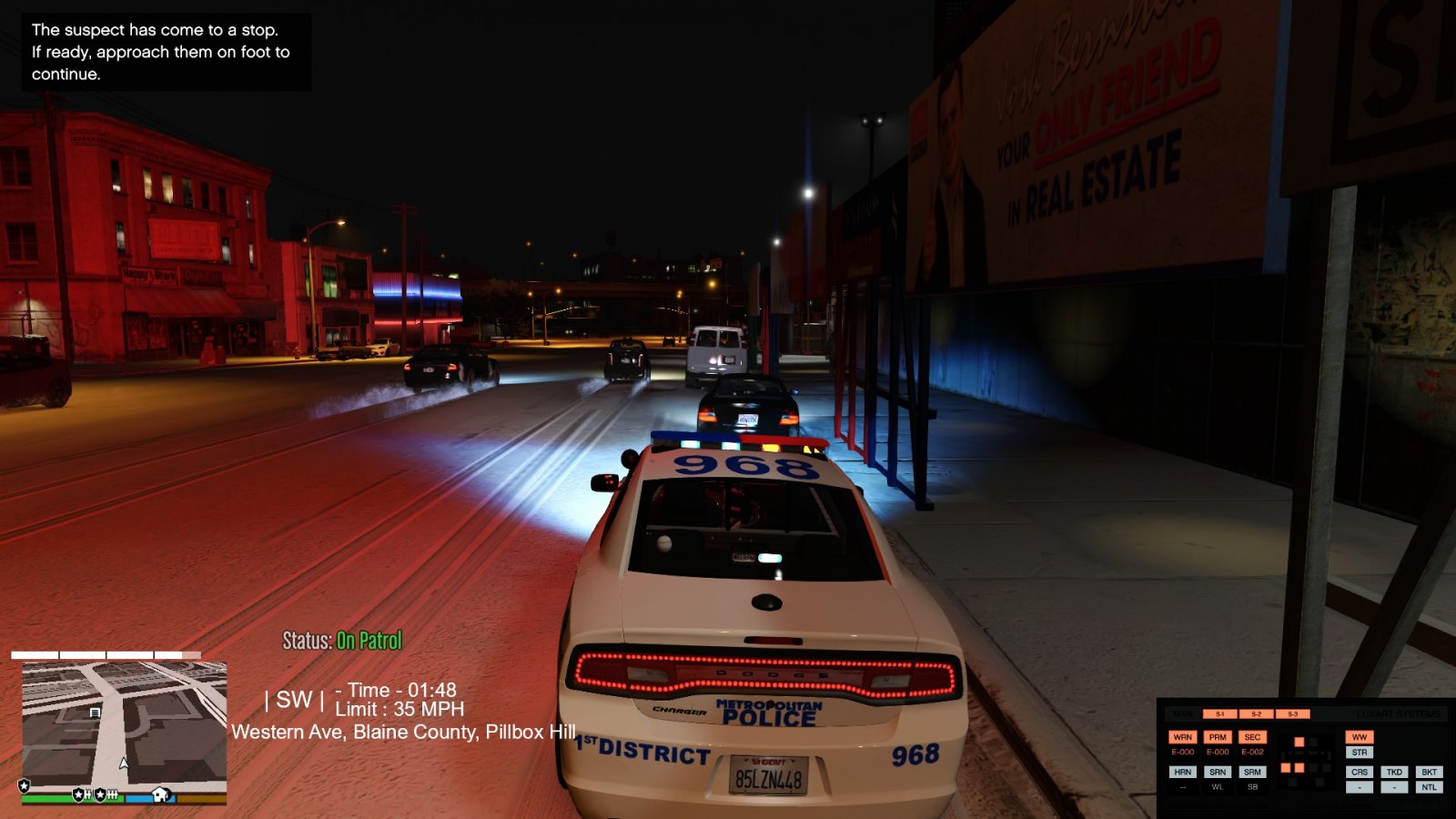1456x819 pixels.
Task: Click the minimap in the corner
Action: 124,728
